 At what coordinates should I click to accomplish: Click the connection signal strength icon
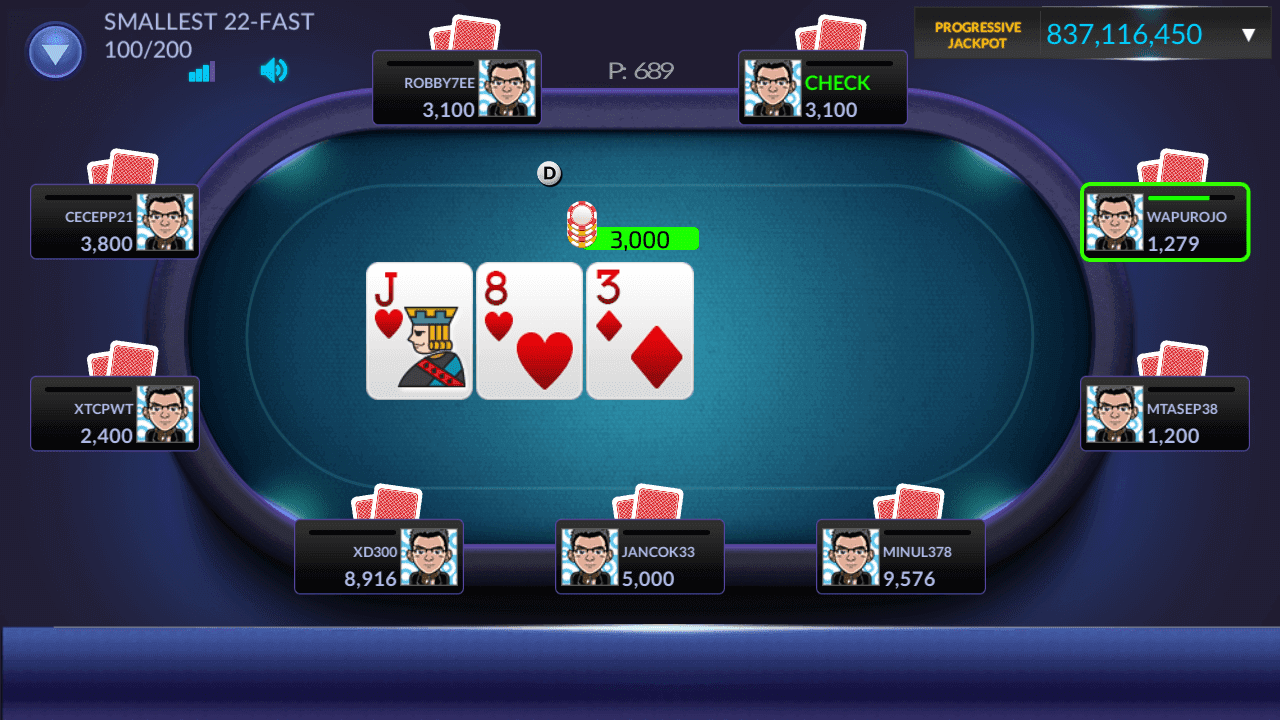click(x=201, y=71)
